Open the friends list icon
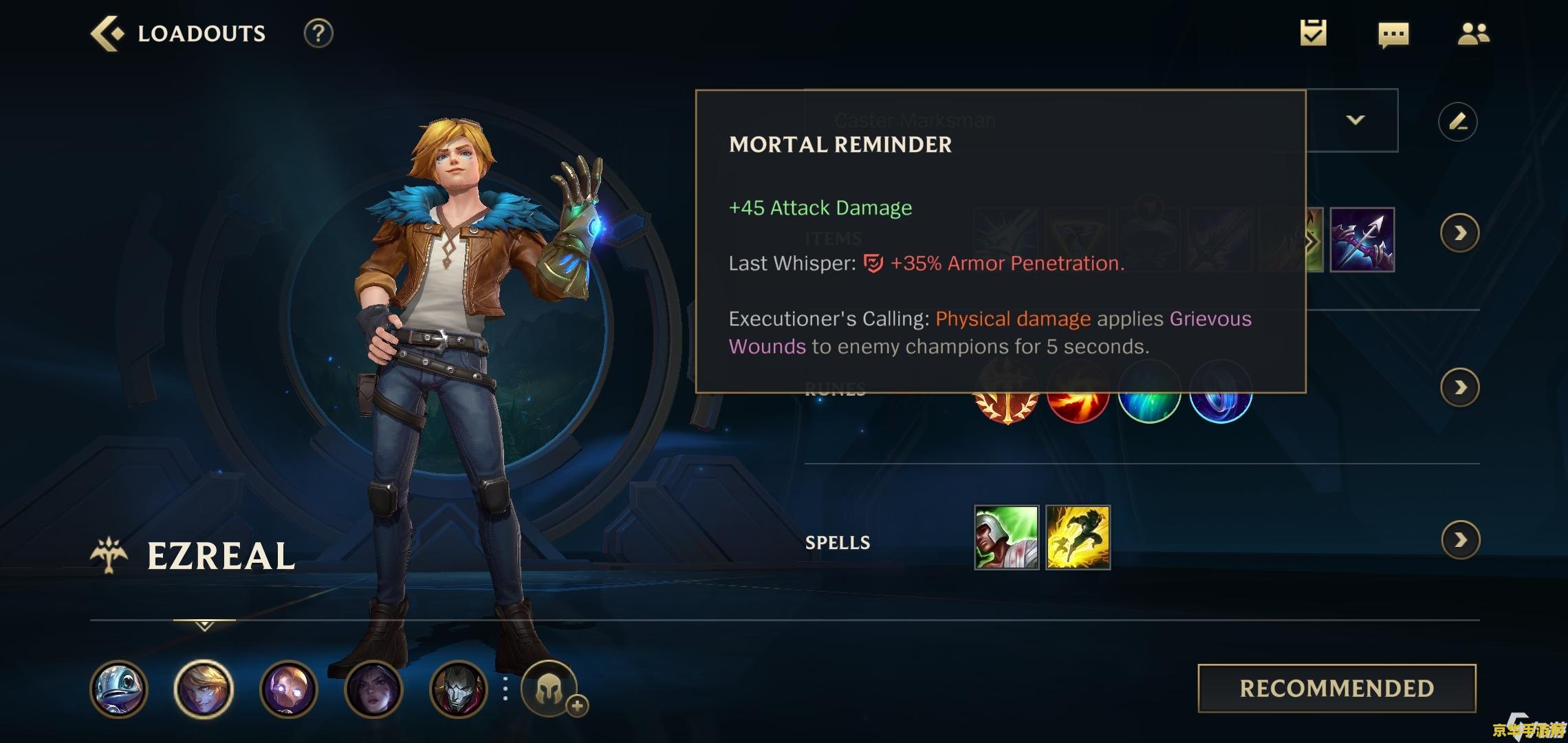This screenshot has width=1568, height=743. pyautogui.click(x=1473, y=34)
